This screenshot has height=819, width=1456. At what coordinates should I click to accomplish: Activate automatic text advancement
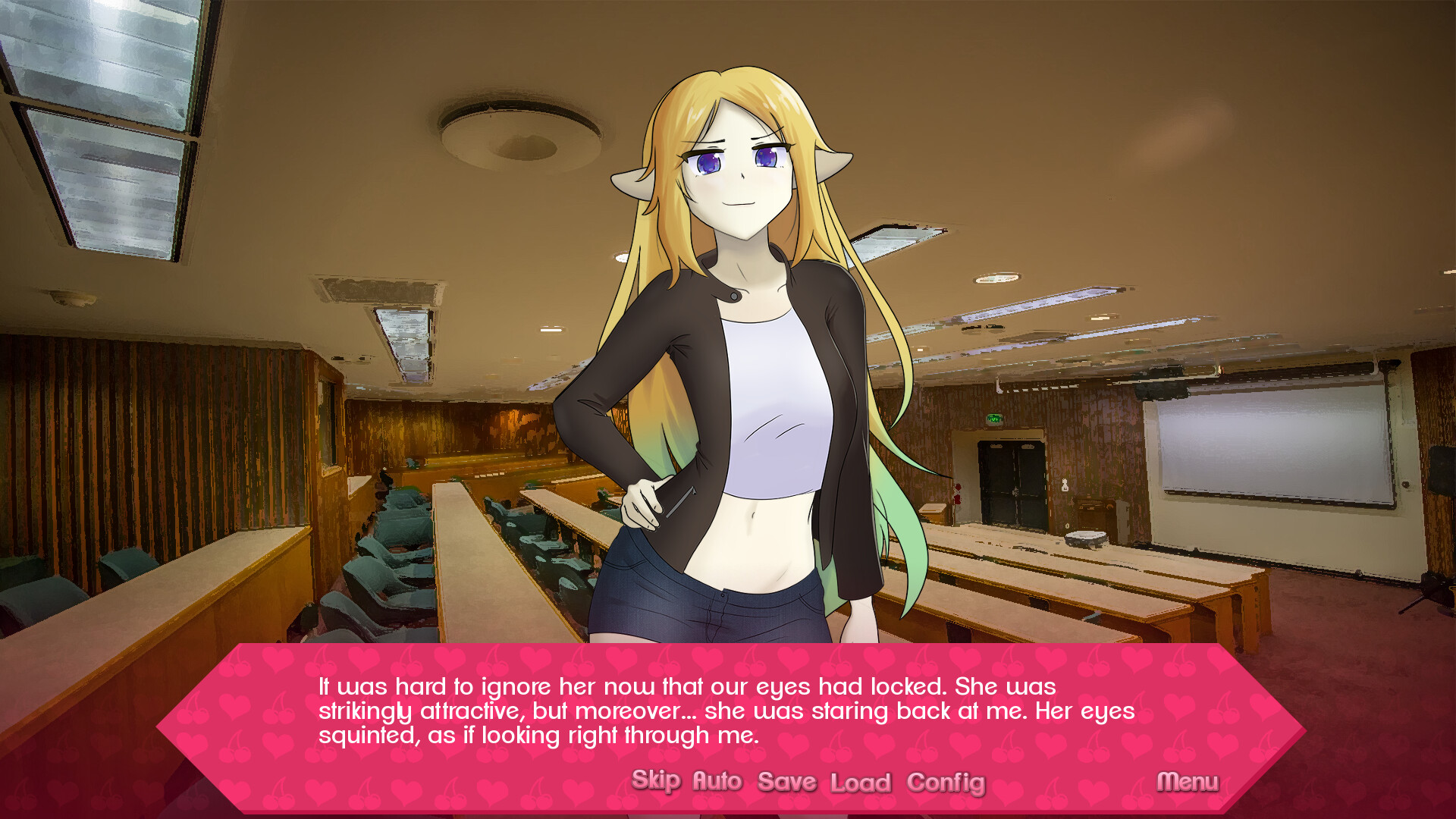[717, 780]
